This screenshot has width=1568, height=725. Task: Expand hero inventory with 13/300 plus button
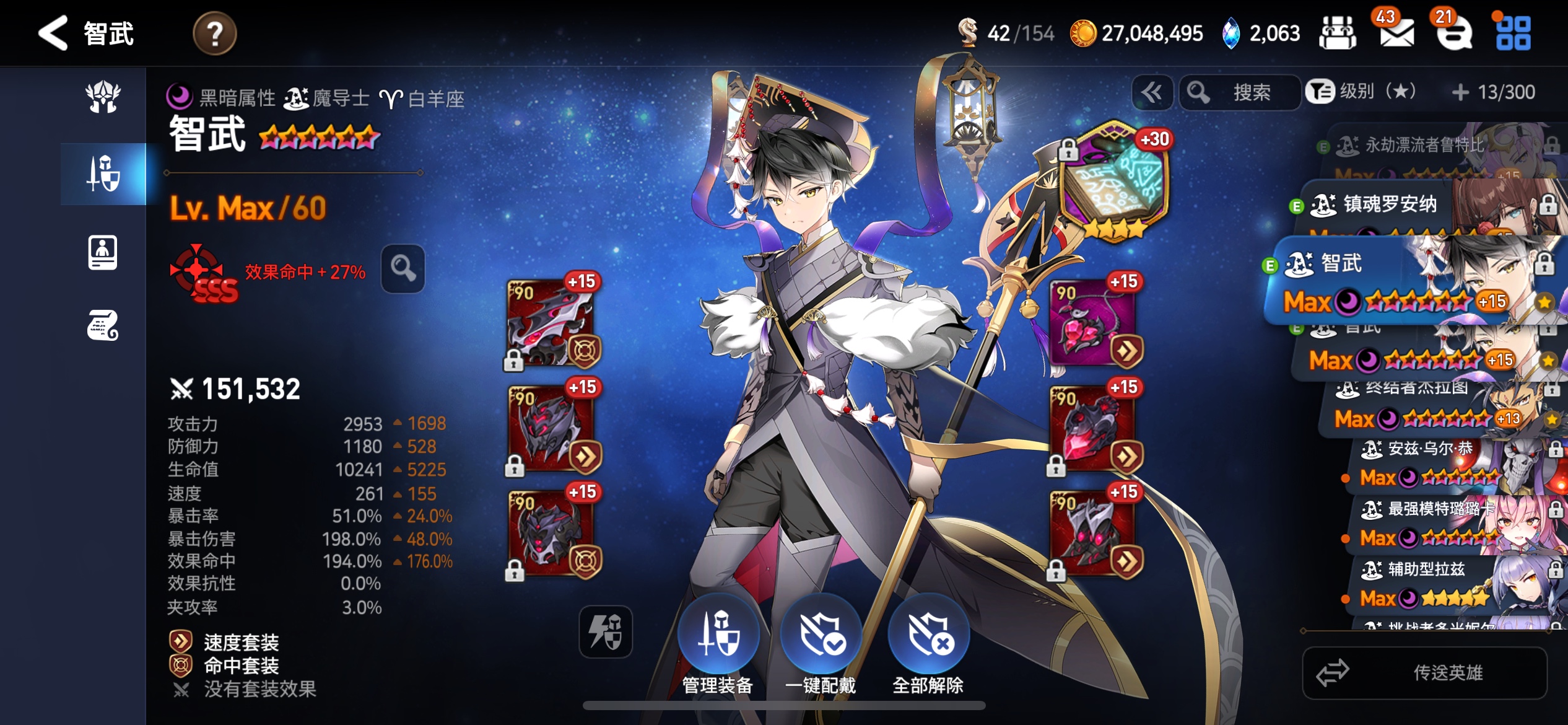[1460, 93]
